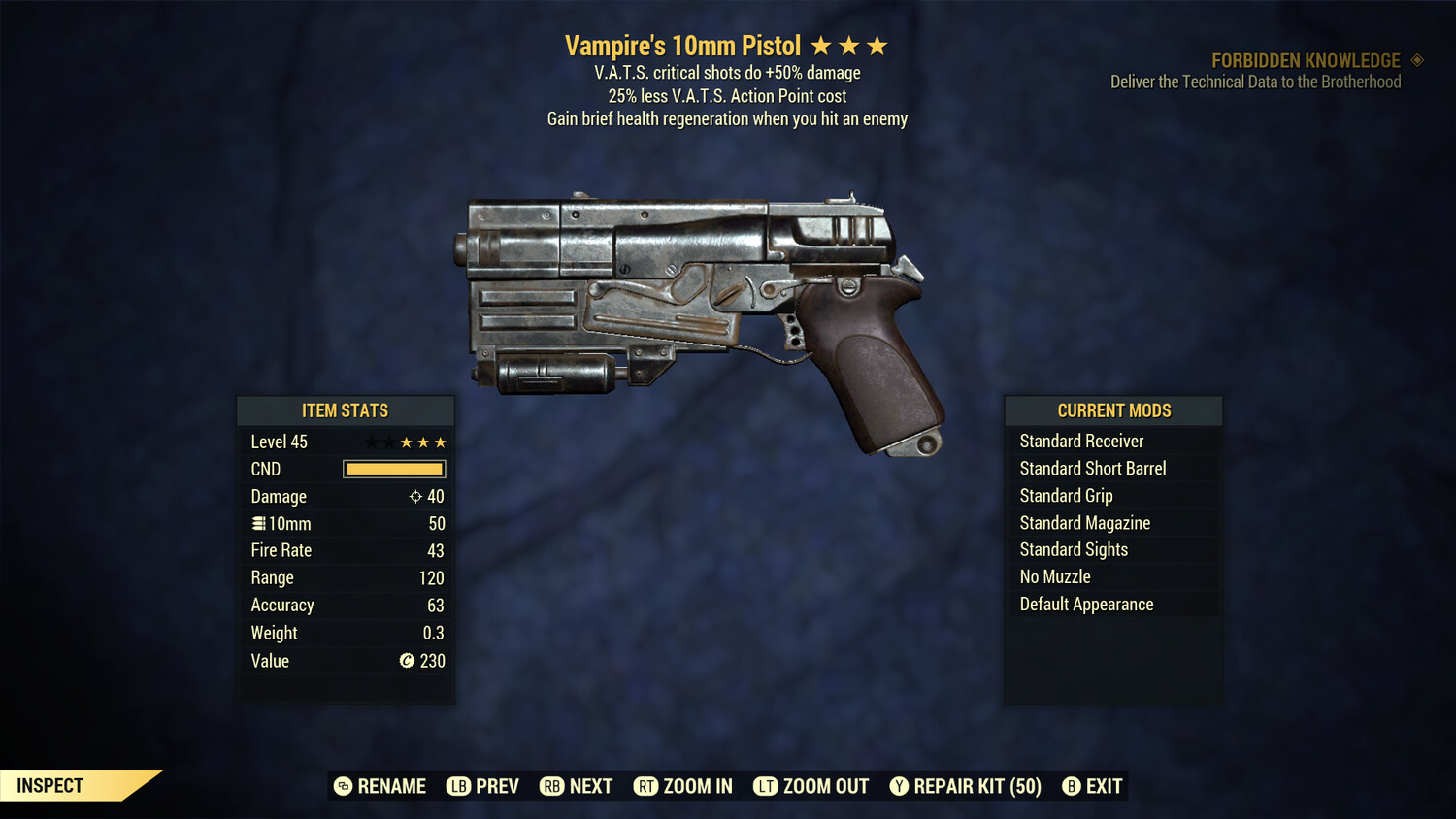
Task: Click the Next weapon button
Action: tap(551, 786)
